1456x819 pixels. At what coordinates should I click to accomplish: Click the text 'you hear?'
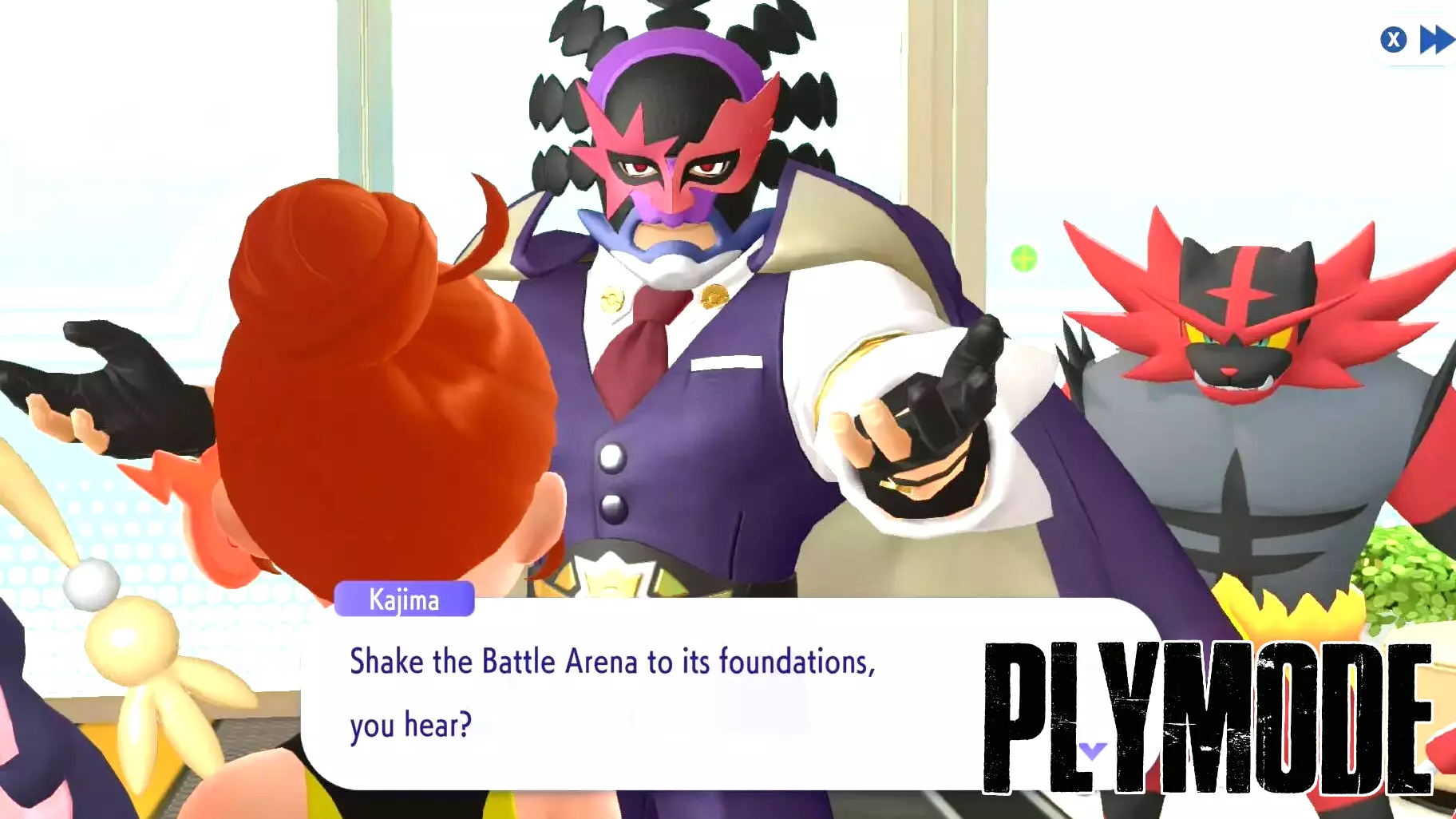(x=412, y=725)
